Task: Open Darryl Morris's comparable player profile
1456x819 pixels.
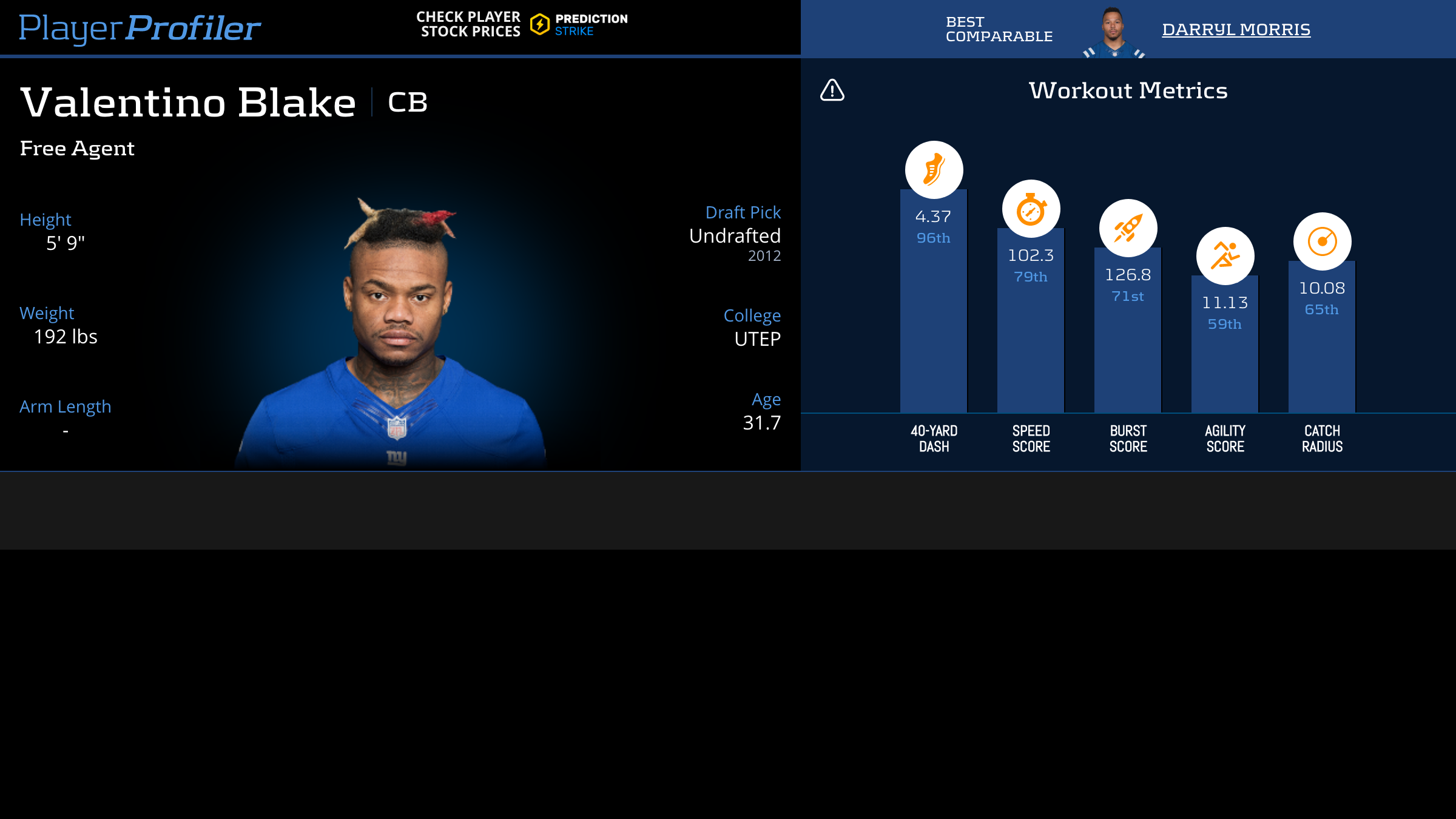Action: (x=1236, y=29)
